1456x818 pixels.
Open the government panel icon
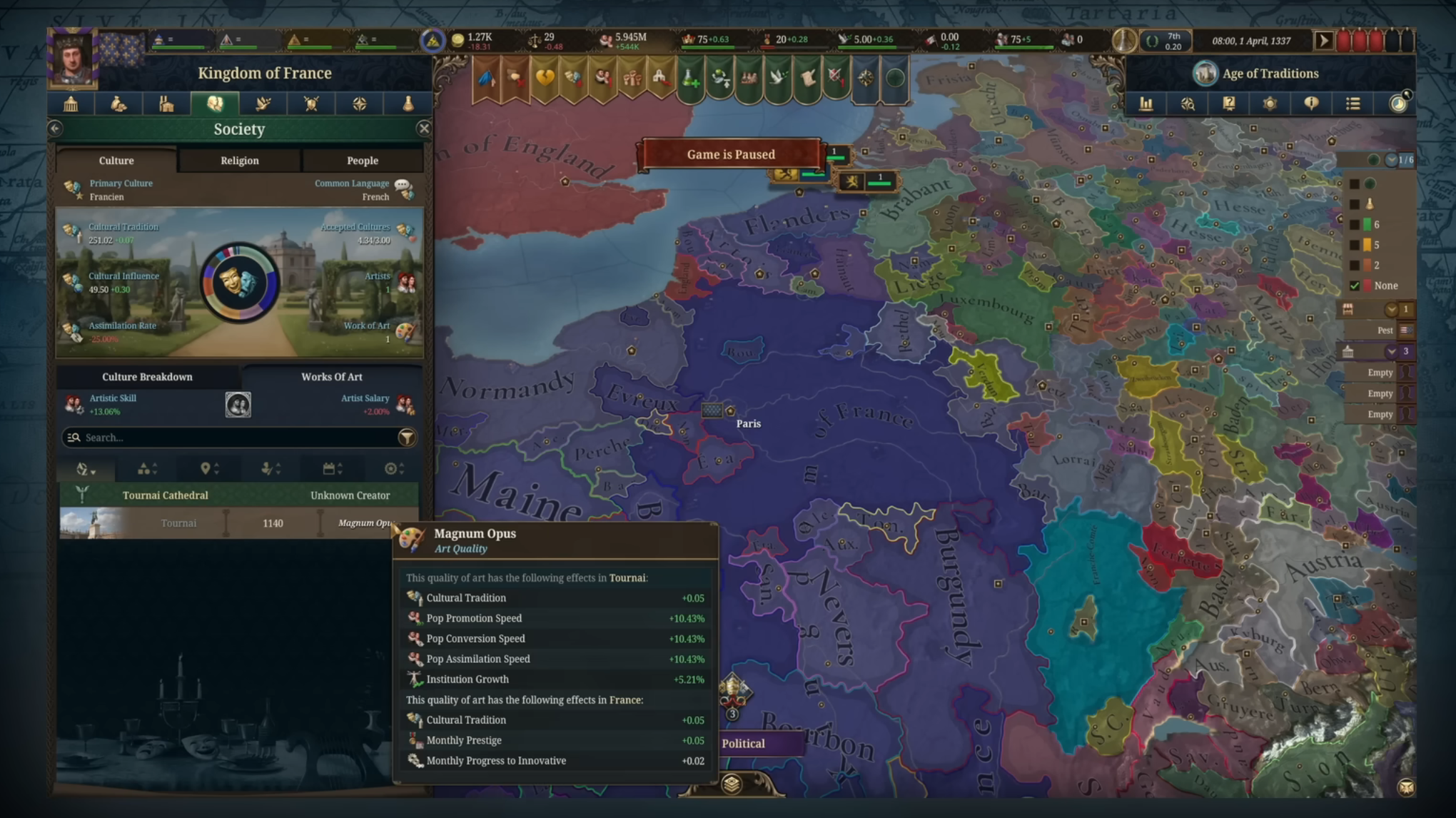[71, 103]
